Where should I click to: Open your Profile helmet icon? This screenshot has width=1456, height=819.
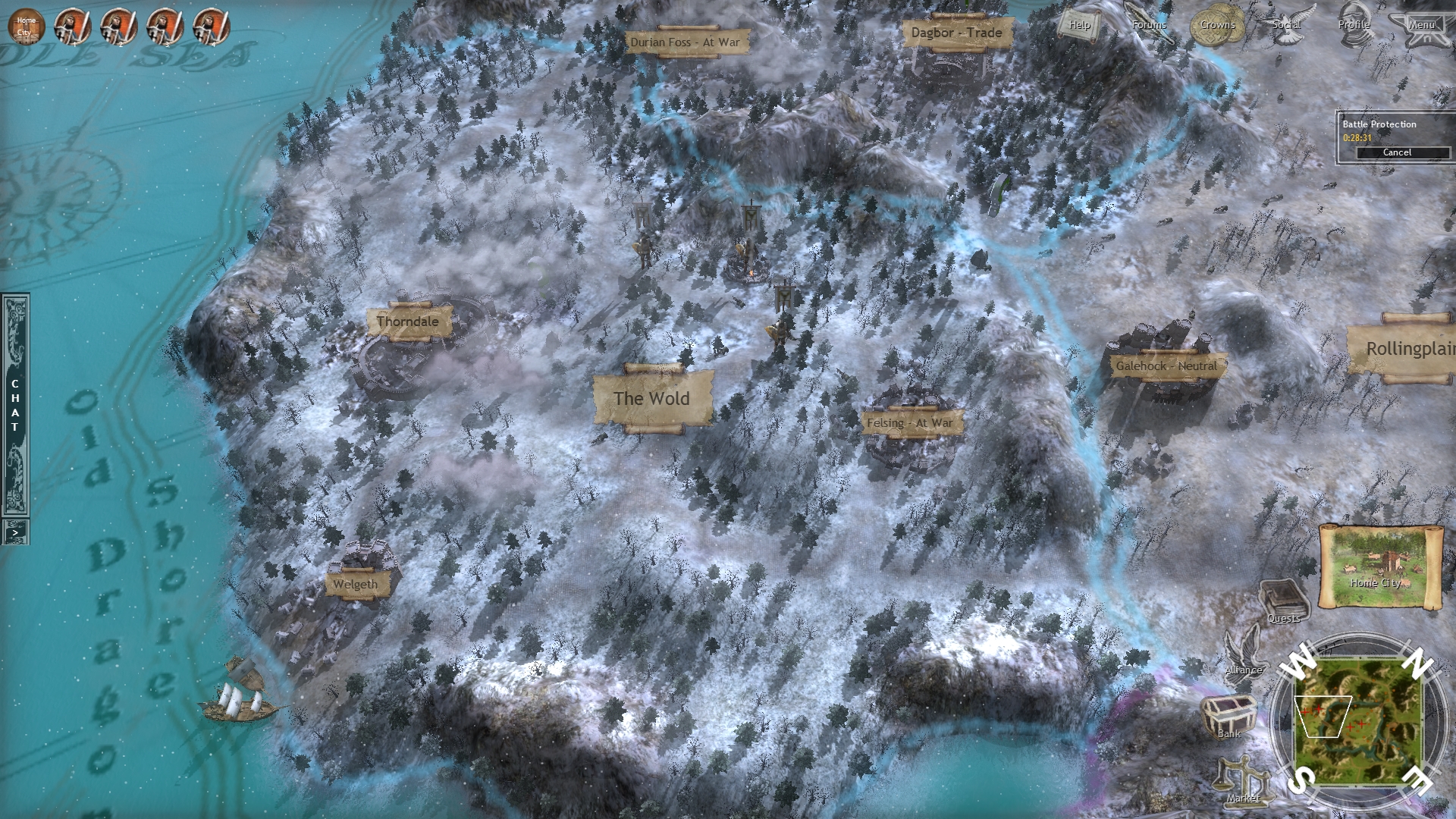point(1356,25)
